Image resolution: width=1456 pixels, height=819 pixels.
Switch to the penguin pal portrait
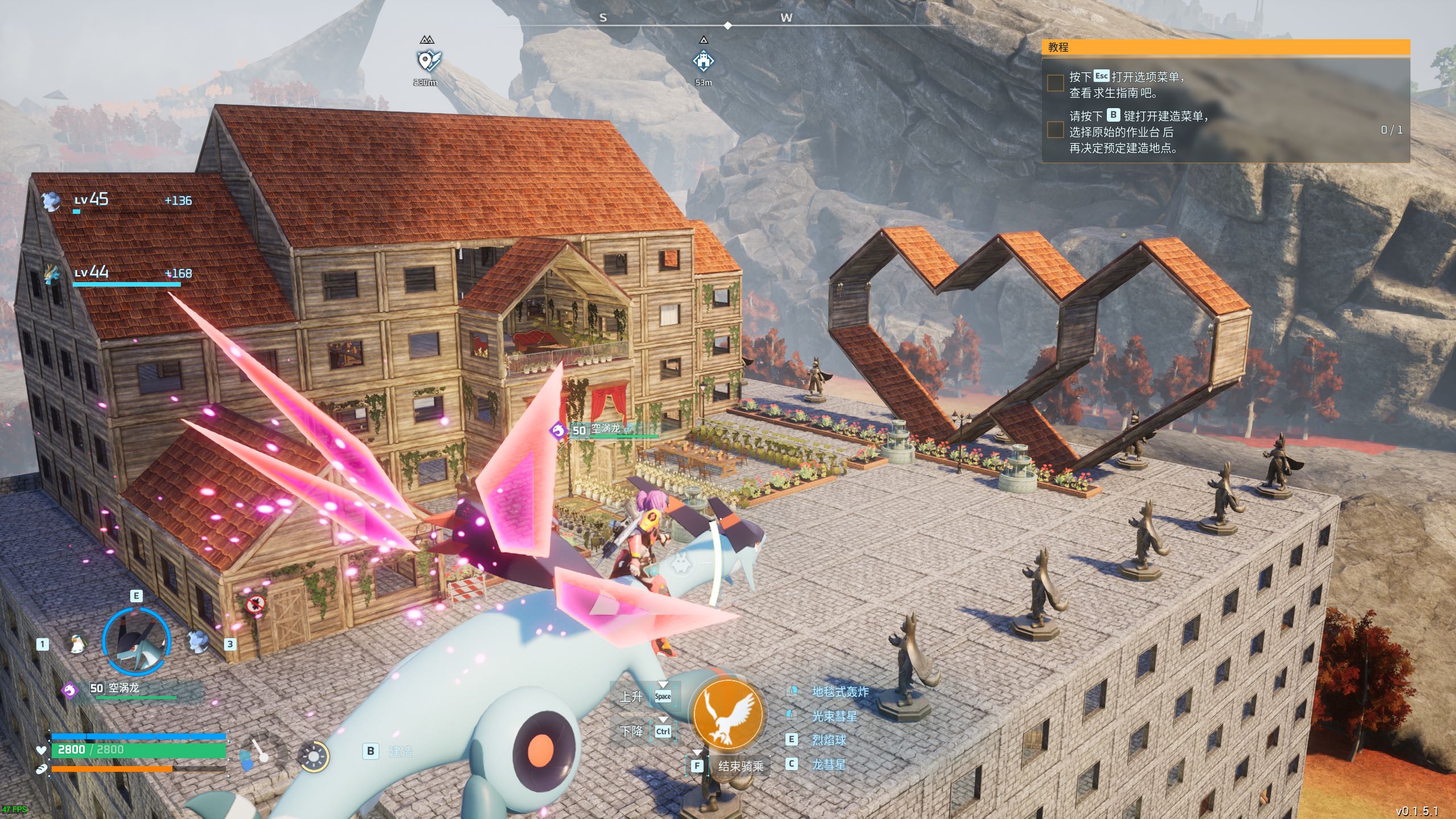(x=76, y=643)
